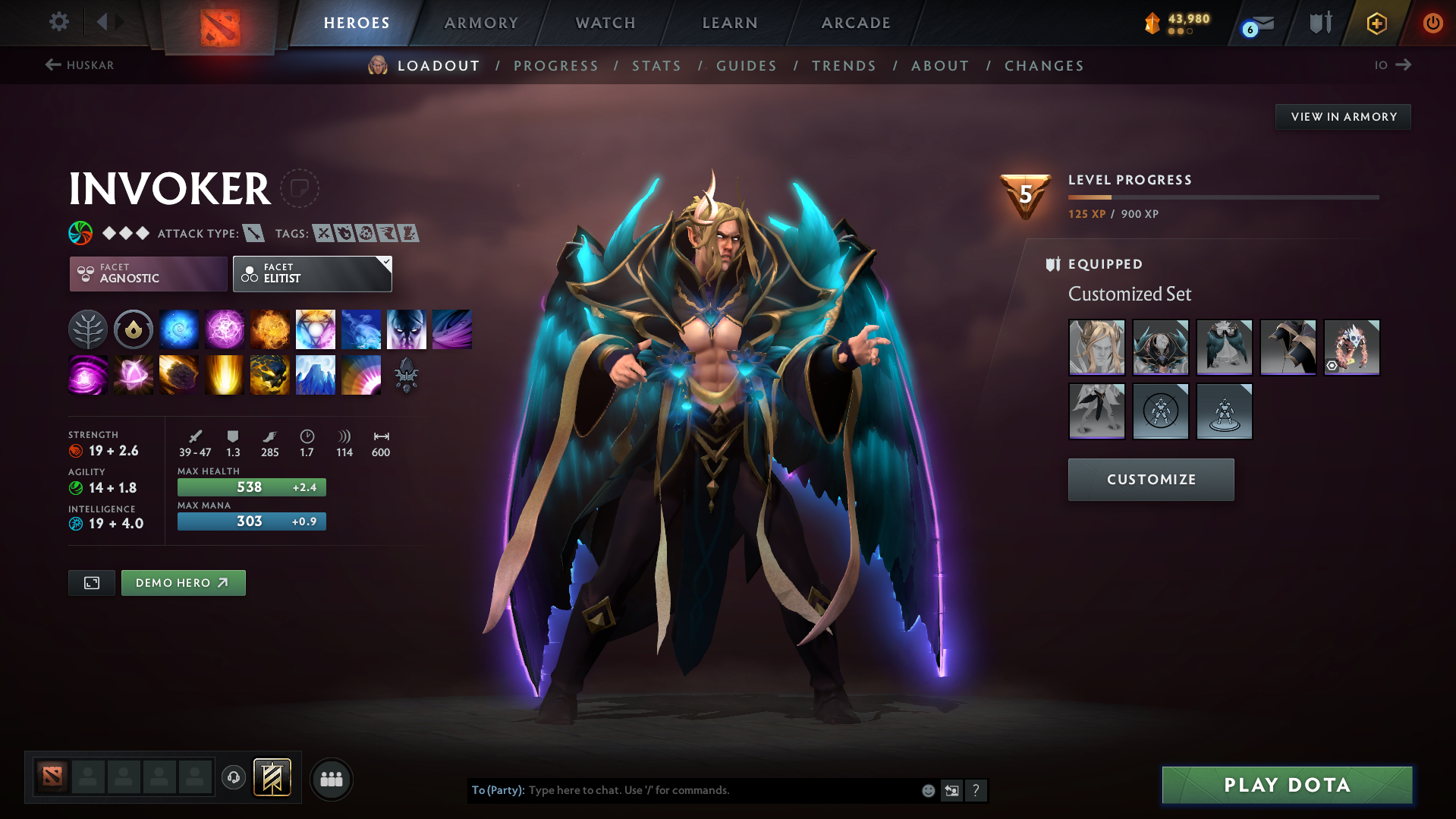Switch to the STATS tab

[656, 66]
